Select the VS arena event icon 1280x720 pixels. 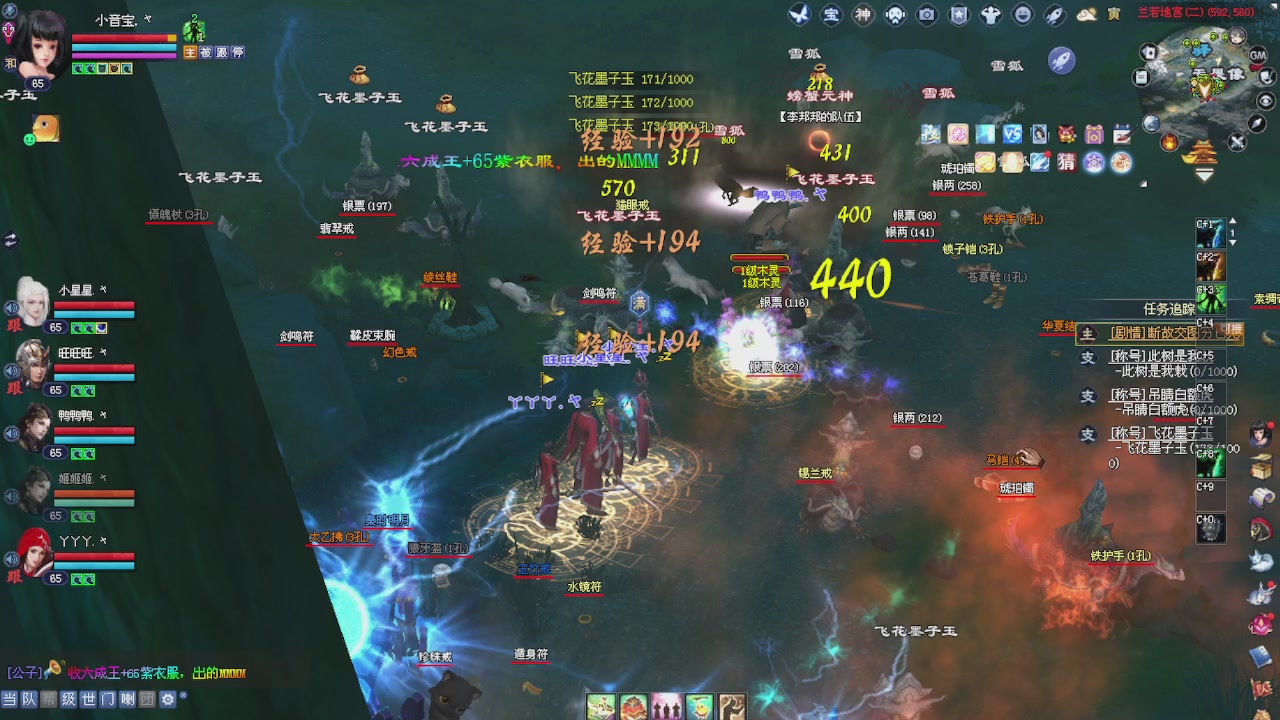pos(1012,133)
